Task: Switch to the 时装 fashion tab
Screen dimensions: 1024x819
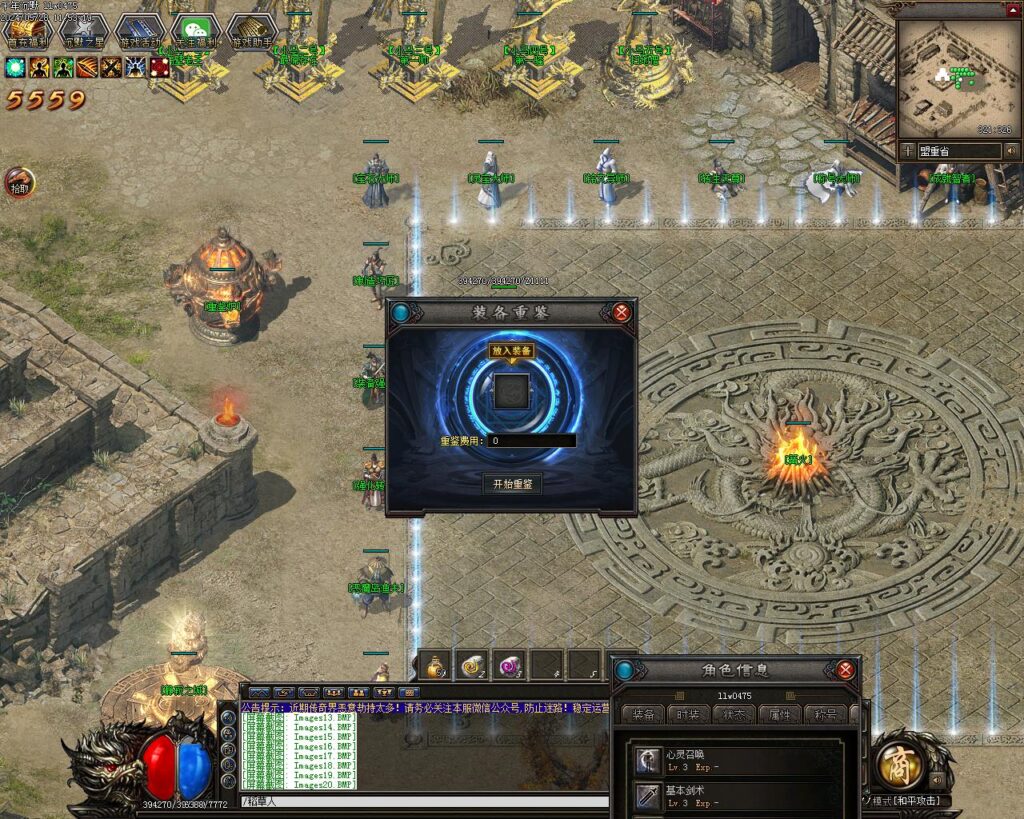Action: point(689,715)
